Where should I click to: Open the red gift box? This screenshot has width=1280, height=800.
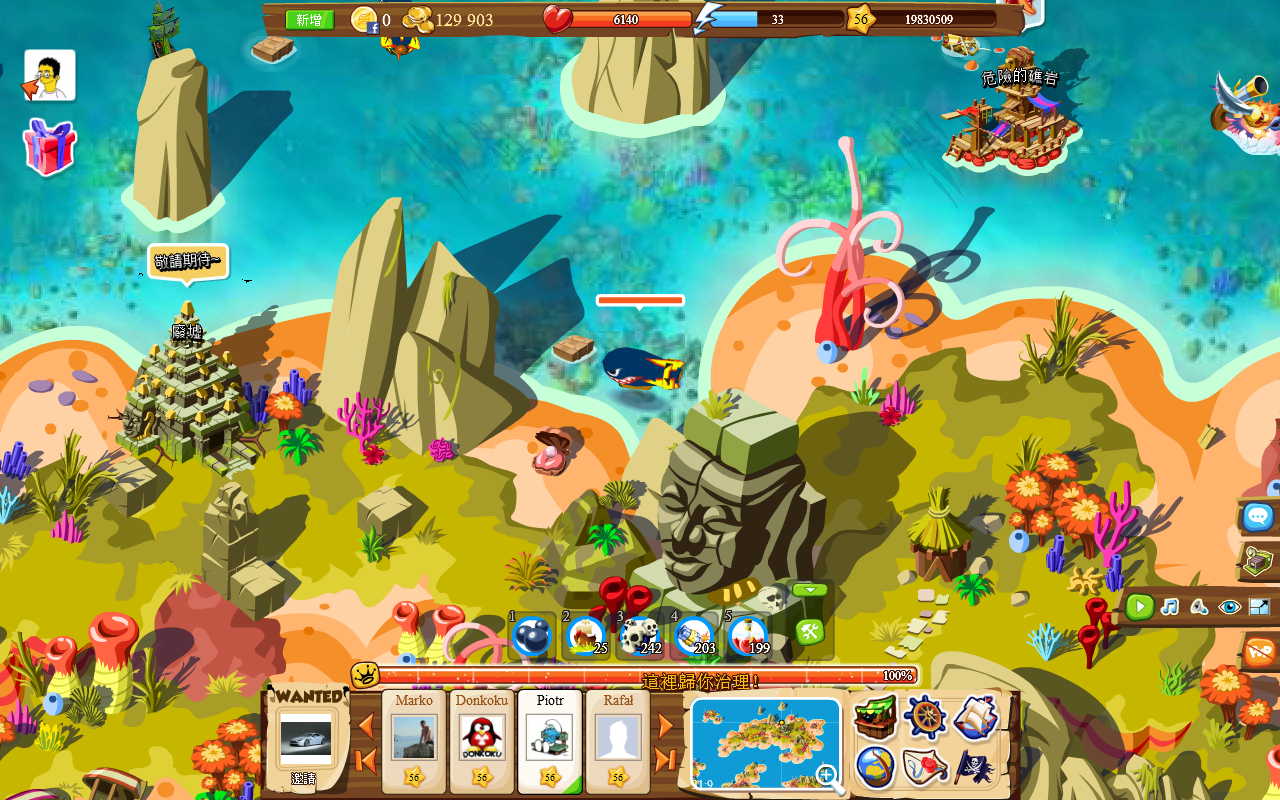pos(49,147)
